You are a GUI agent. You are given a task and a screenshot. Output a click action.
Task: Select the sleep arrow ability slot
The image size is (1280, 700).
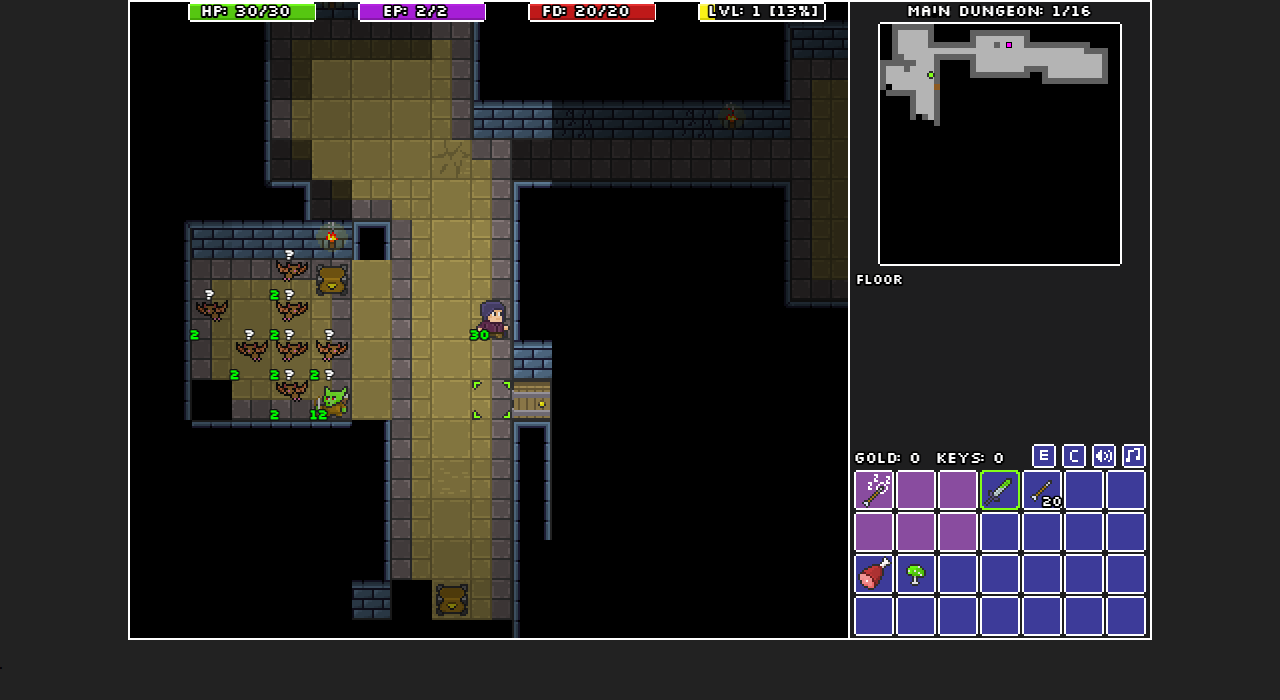pyautogui.click(x=874, y=490)
